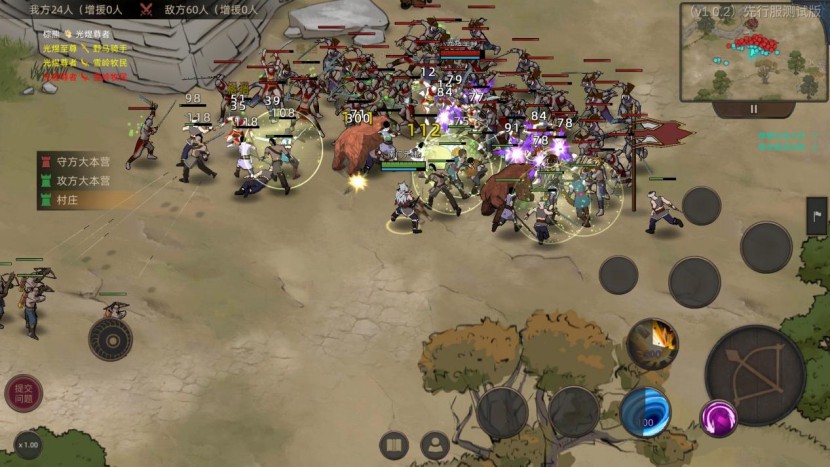The height and width of the screenshot is (467, 830).
Task: Open the character profile icon
Action: pyautogui.click(x=434, y=445)
